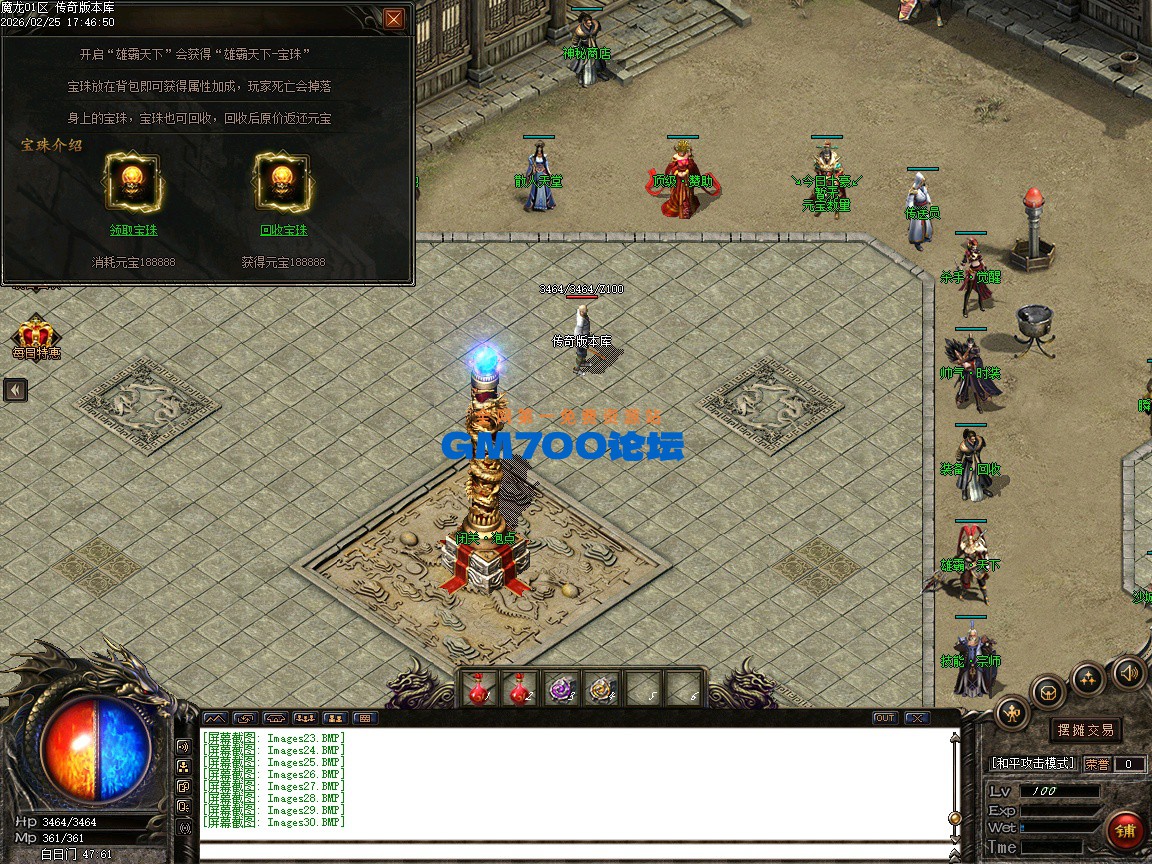Open the bag chest round button
Image resolution: width=1152 pixels, height=864 pixels.
coord(1048,692)
